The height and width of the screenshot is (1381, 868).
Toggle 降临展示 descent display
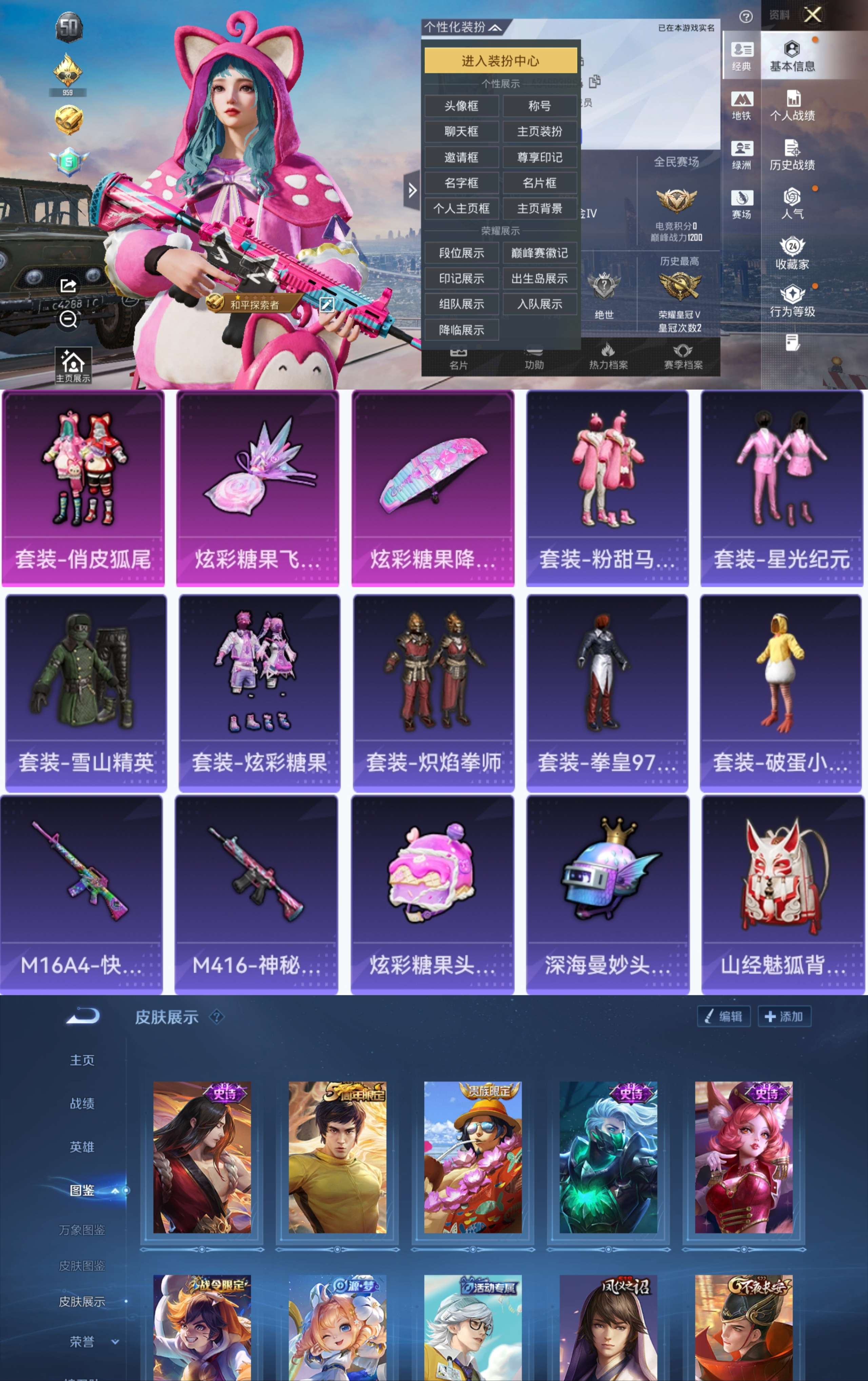462,330
